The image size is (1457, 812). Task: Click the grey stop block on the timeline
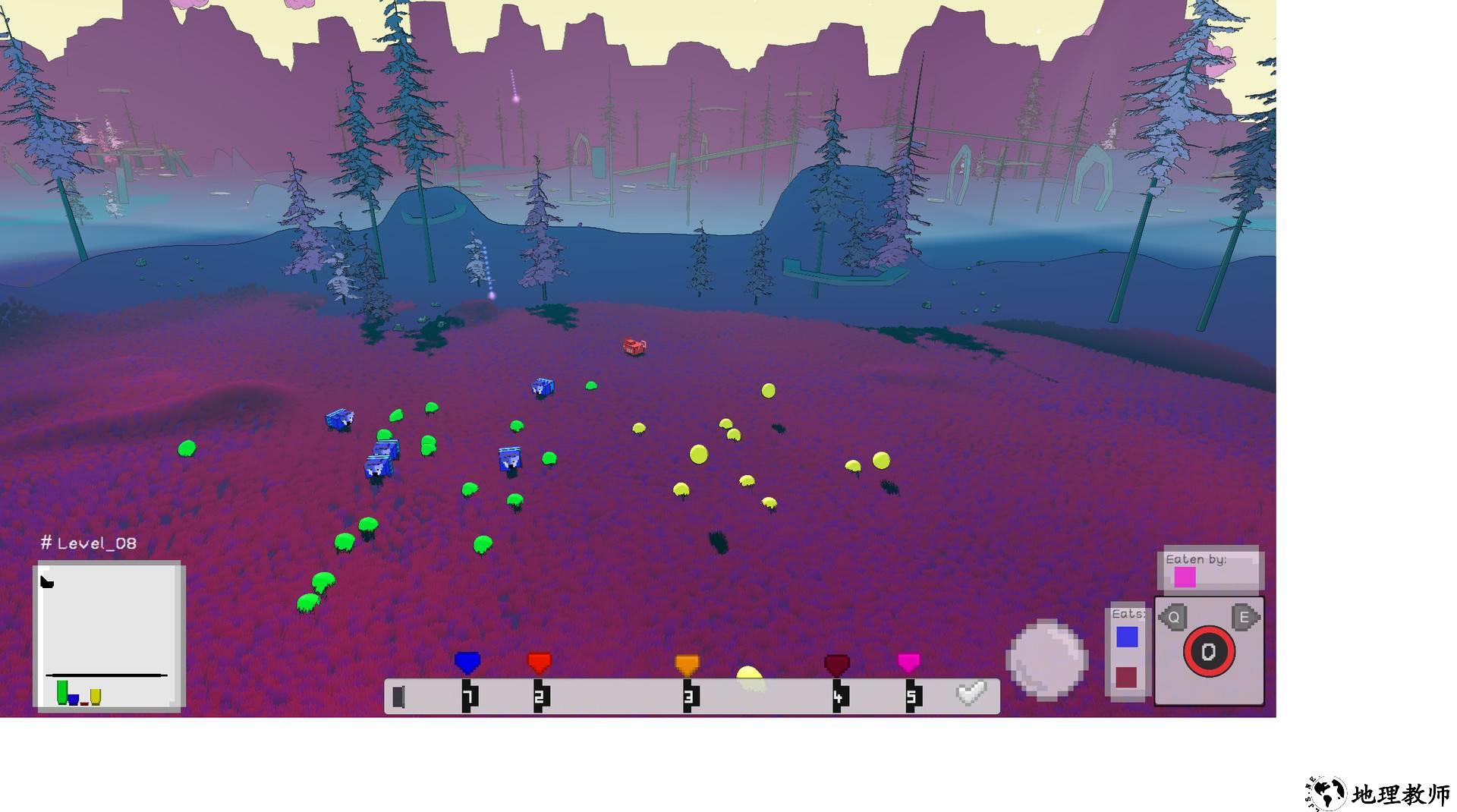tap(398, 697)
